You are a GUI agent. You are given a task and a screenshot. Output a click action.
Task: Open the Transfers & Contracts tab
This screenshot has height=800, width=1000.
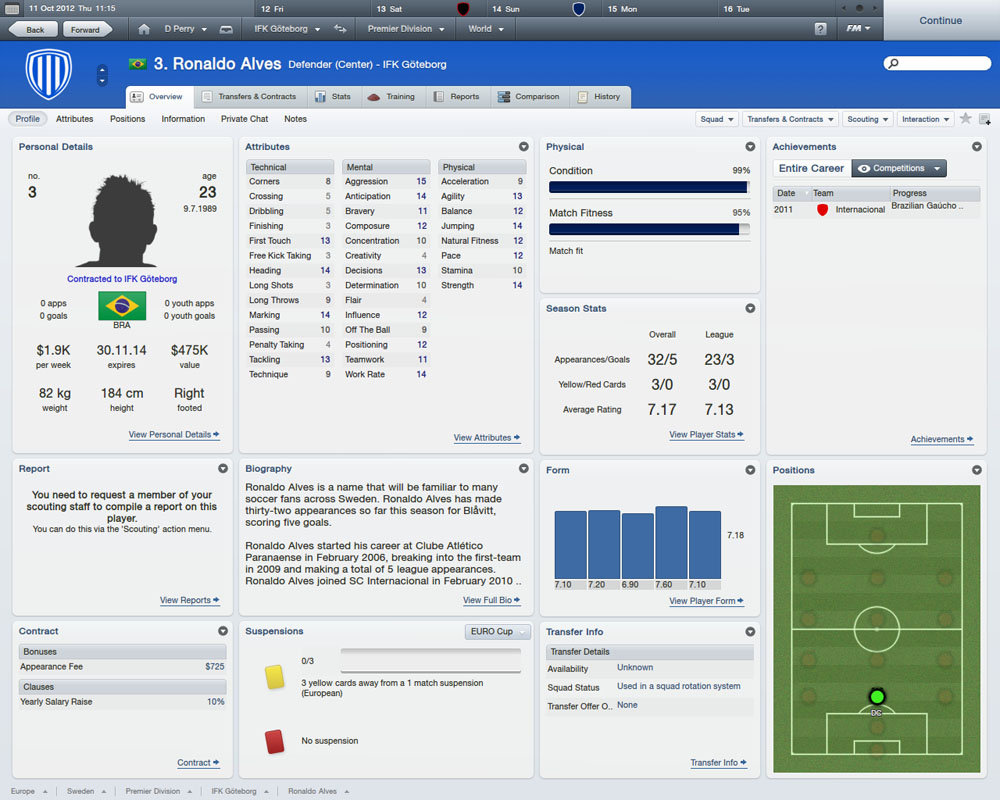pyautogui.click(x=249, y=97)
